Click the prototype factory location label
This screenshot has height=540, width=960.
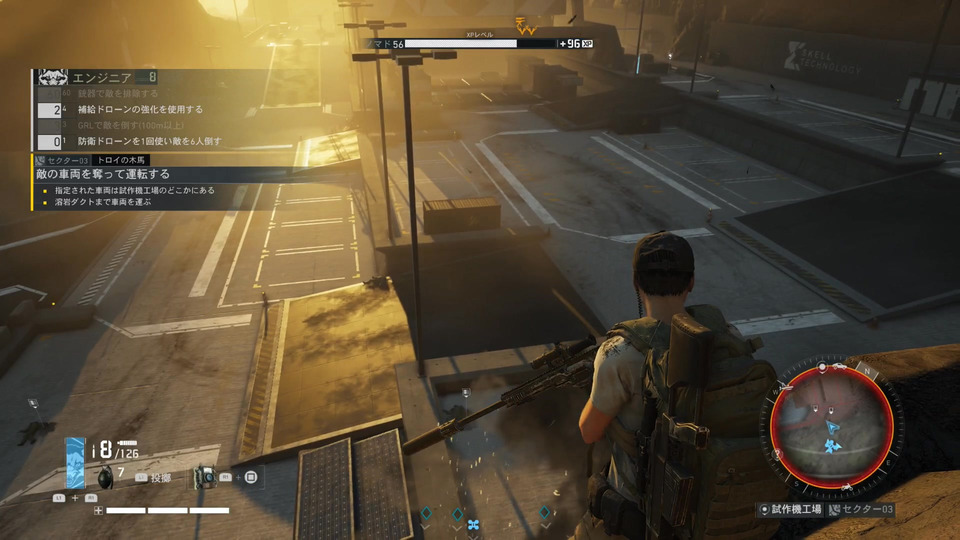[x=791, y=510]
